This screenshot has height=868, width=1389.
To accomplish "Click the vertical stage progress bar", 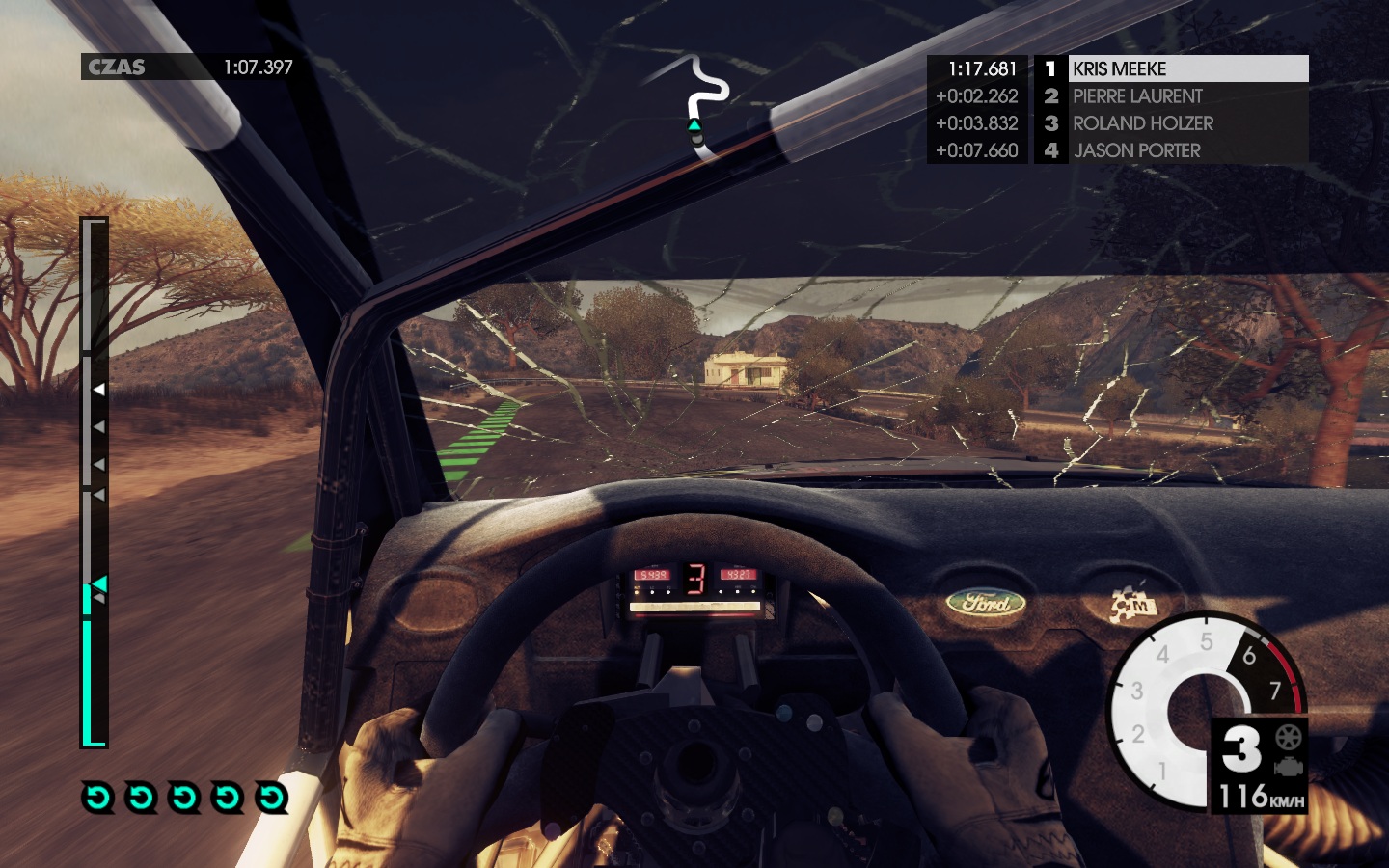I will pyautogui.click(x=95, y=482).
